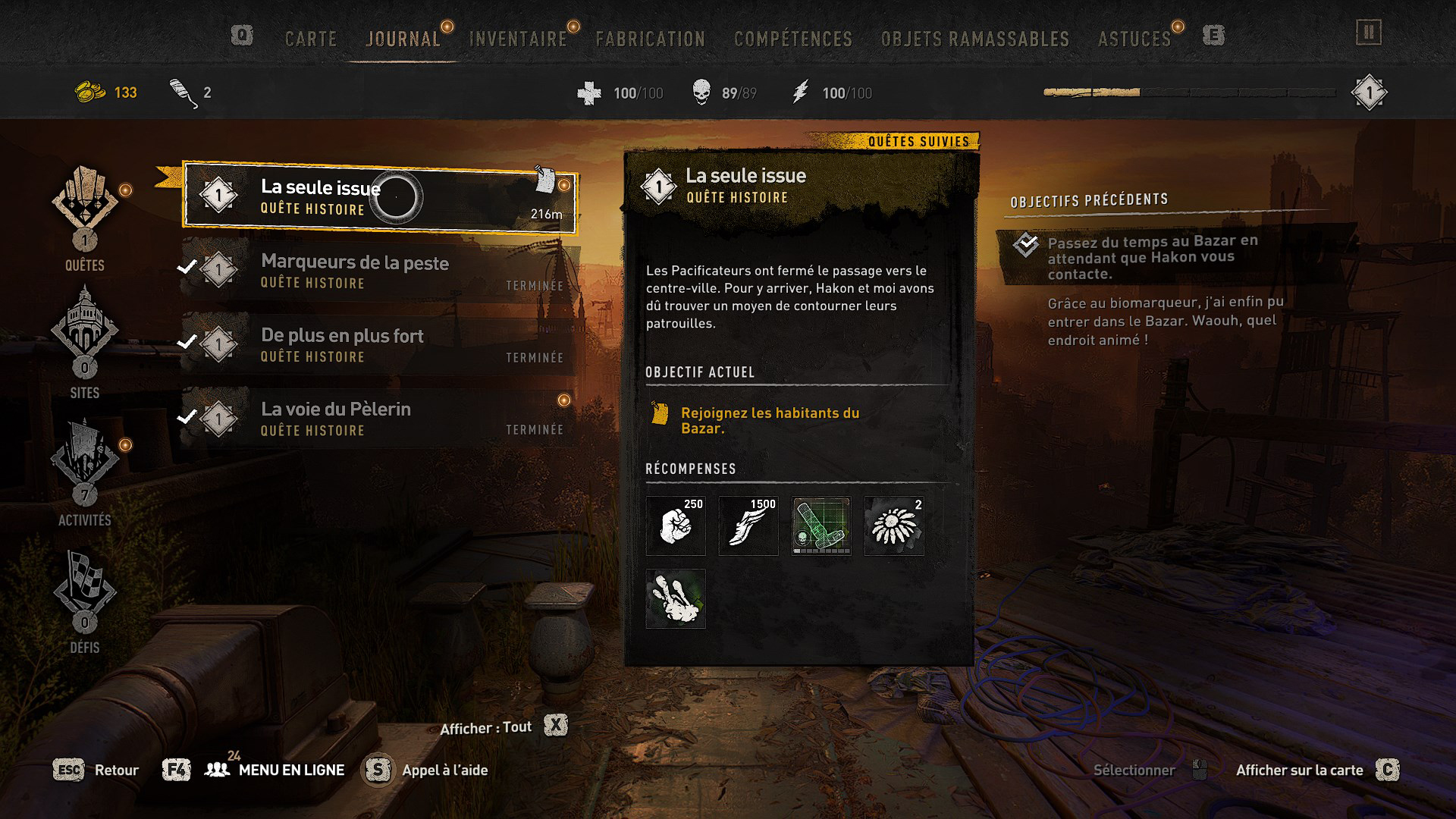Screen dimensions: 1456x819
Task: Inspect the green blueprint reward icon
Action: click(821, 526)
